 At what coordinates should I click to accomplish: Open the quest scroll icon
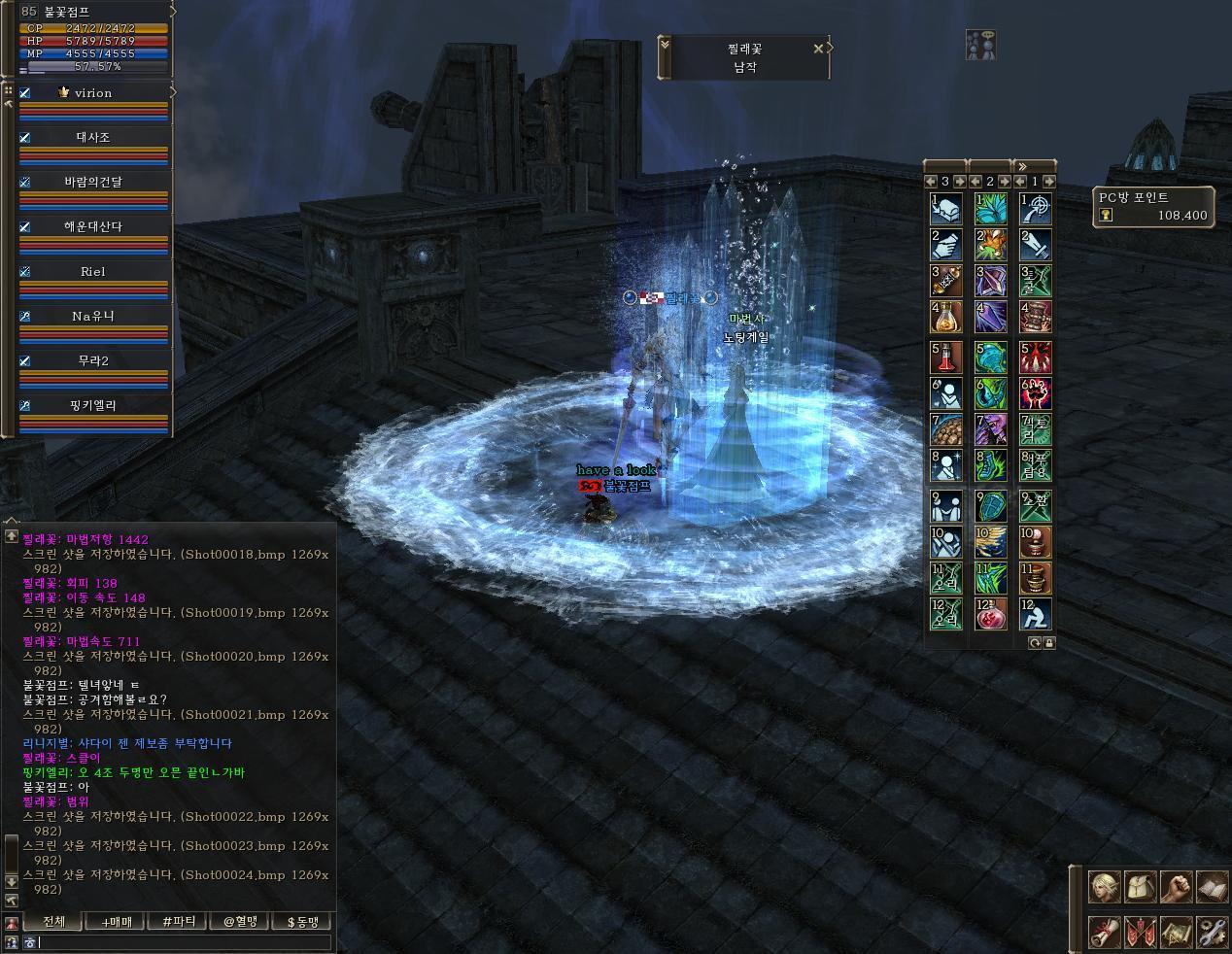[1105, 933]
